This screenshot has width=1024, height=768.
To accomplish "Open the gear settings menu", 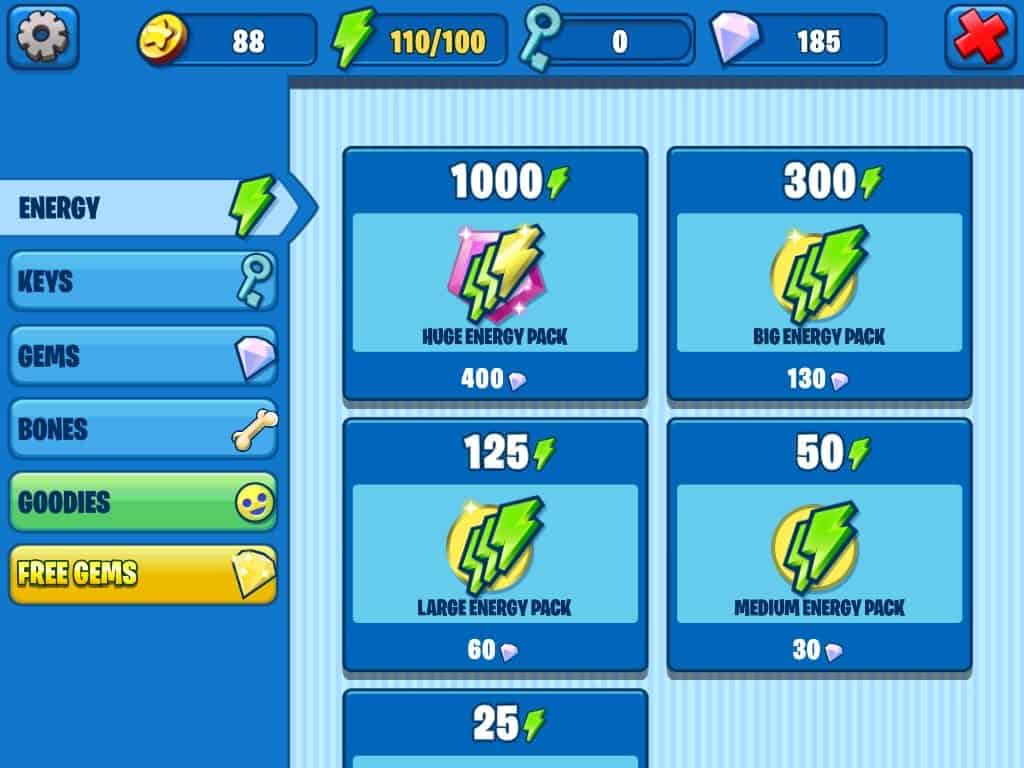I will tap(43, 38).
